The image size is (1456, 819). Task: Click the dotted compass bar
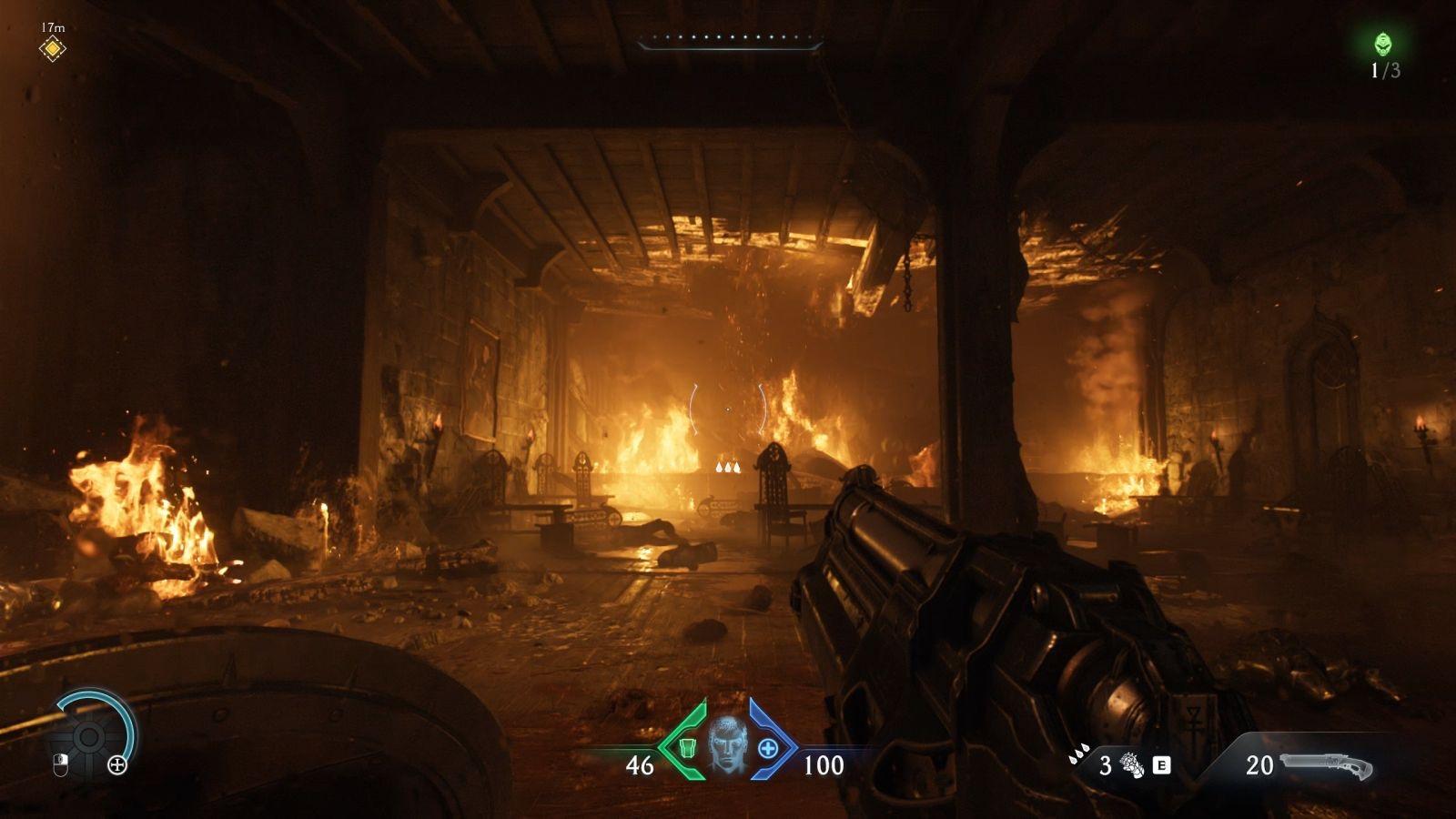[730, 40]
